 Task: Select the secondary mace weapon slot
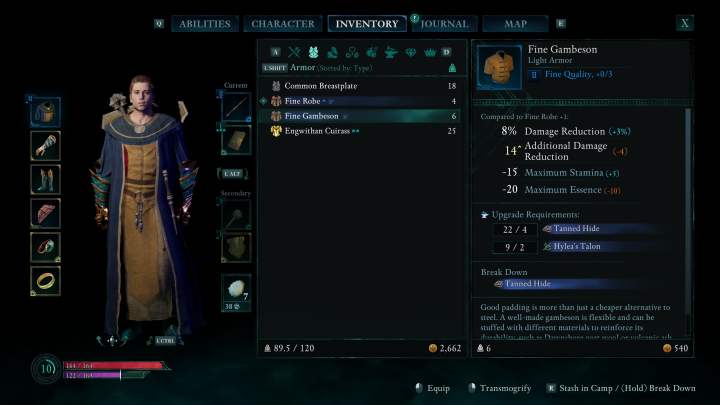(x=235, y=214)
